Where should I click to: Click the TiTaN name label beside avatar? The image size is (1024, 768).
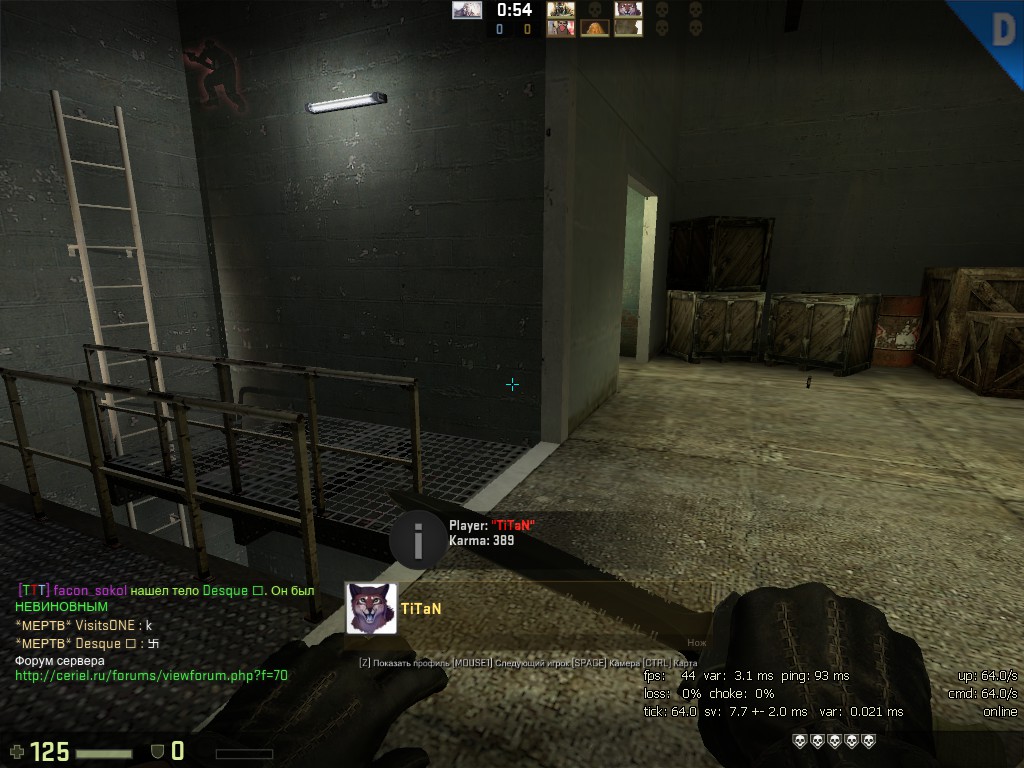421,608
